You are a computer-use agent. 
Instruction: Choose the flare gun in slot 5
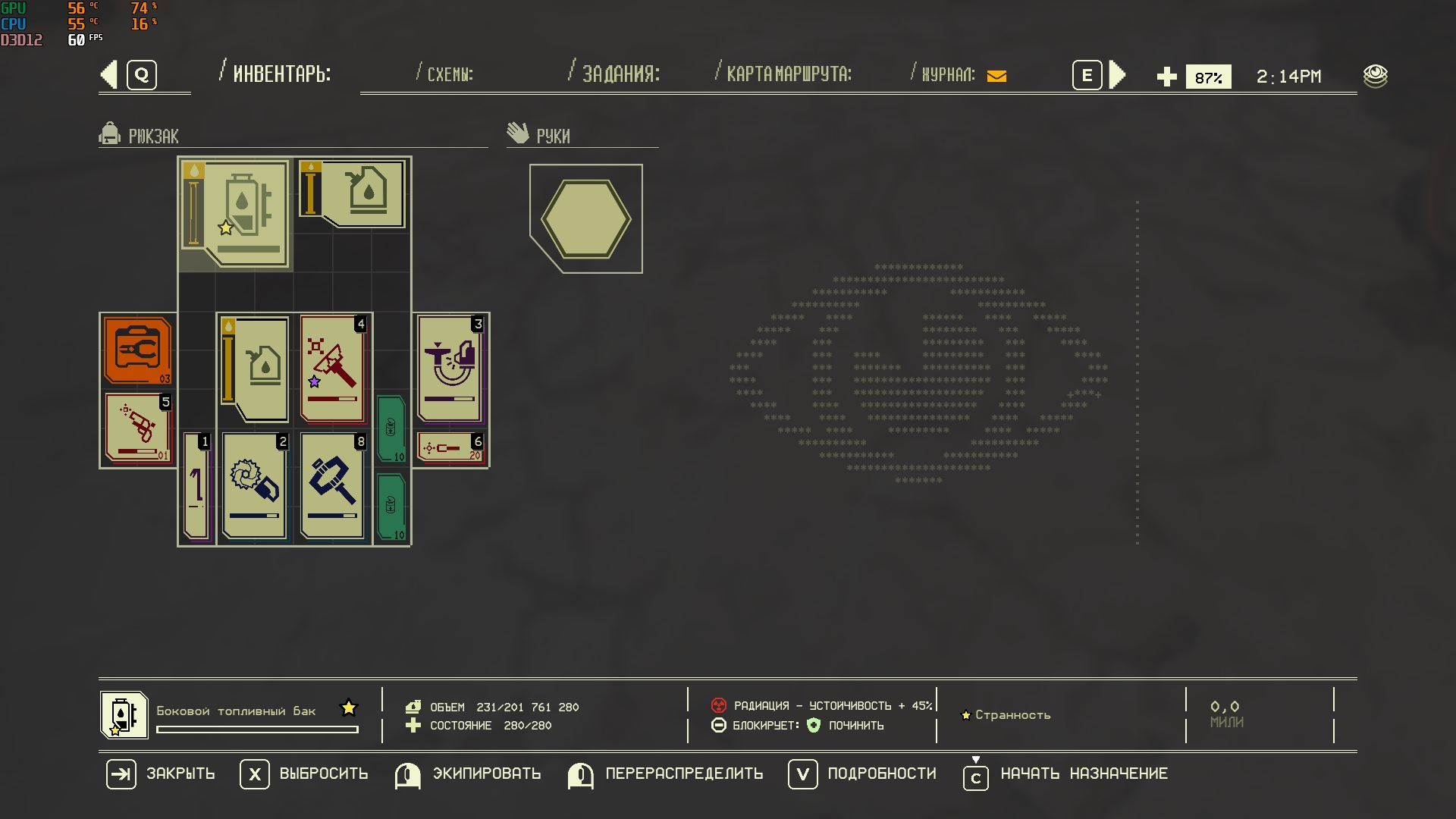[x=139, y=428]
